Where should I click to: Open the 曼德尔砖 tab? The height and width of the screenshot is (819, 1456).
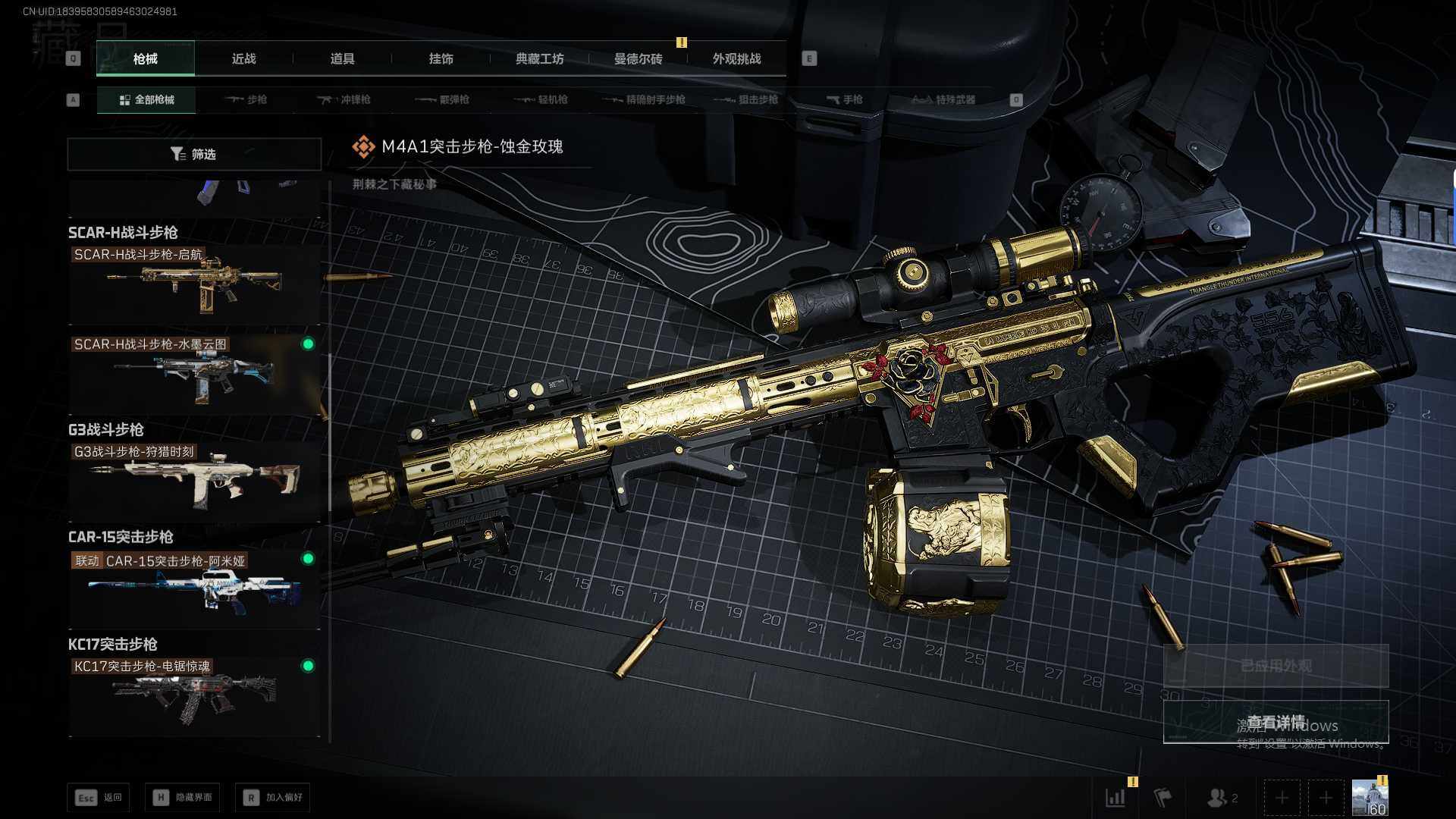click(638, 59)
